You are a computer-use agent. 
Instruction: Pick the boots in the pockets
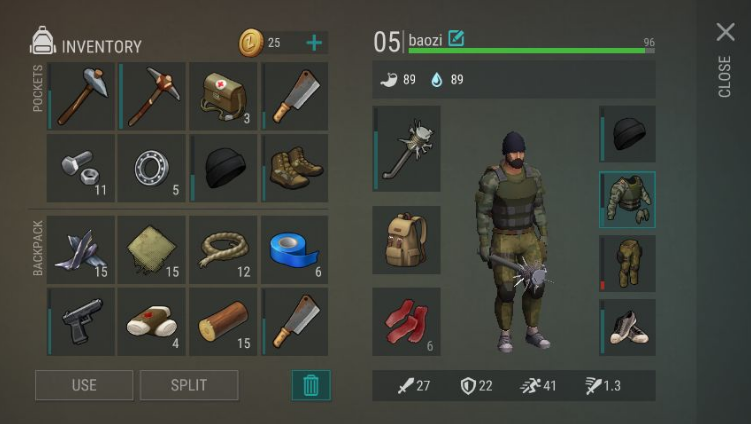point(295,168)
